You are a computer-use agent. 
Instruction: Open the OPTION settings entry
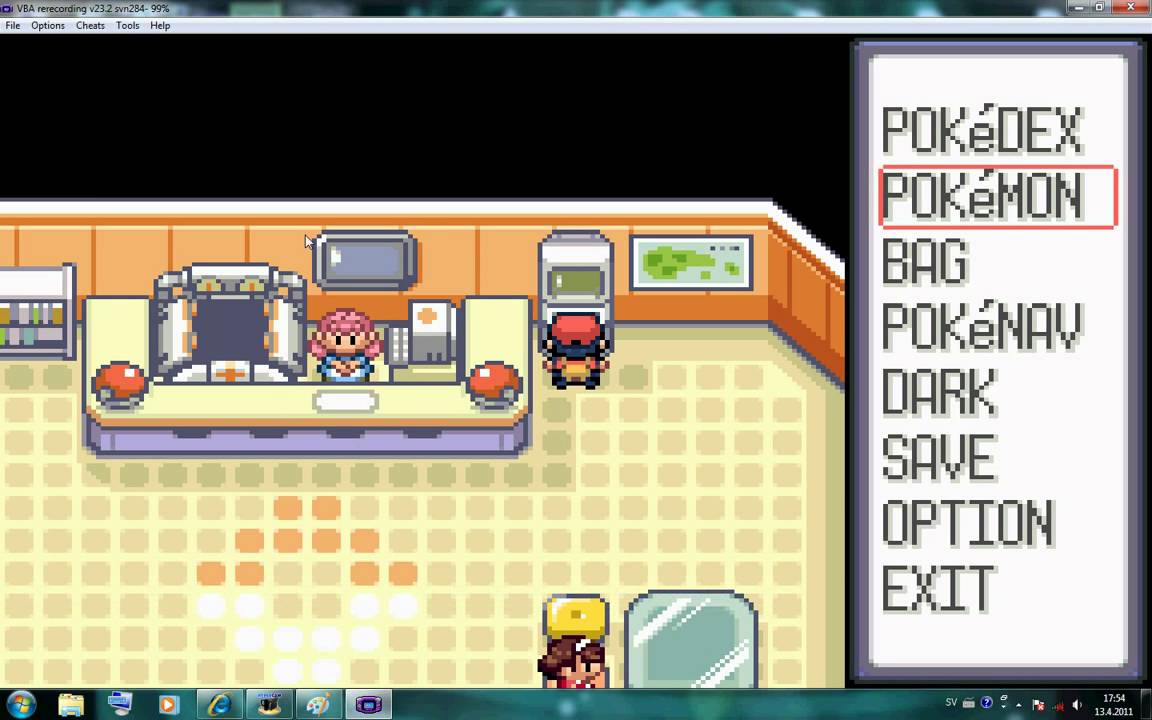(967, 523)
